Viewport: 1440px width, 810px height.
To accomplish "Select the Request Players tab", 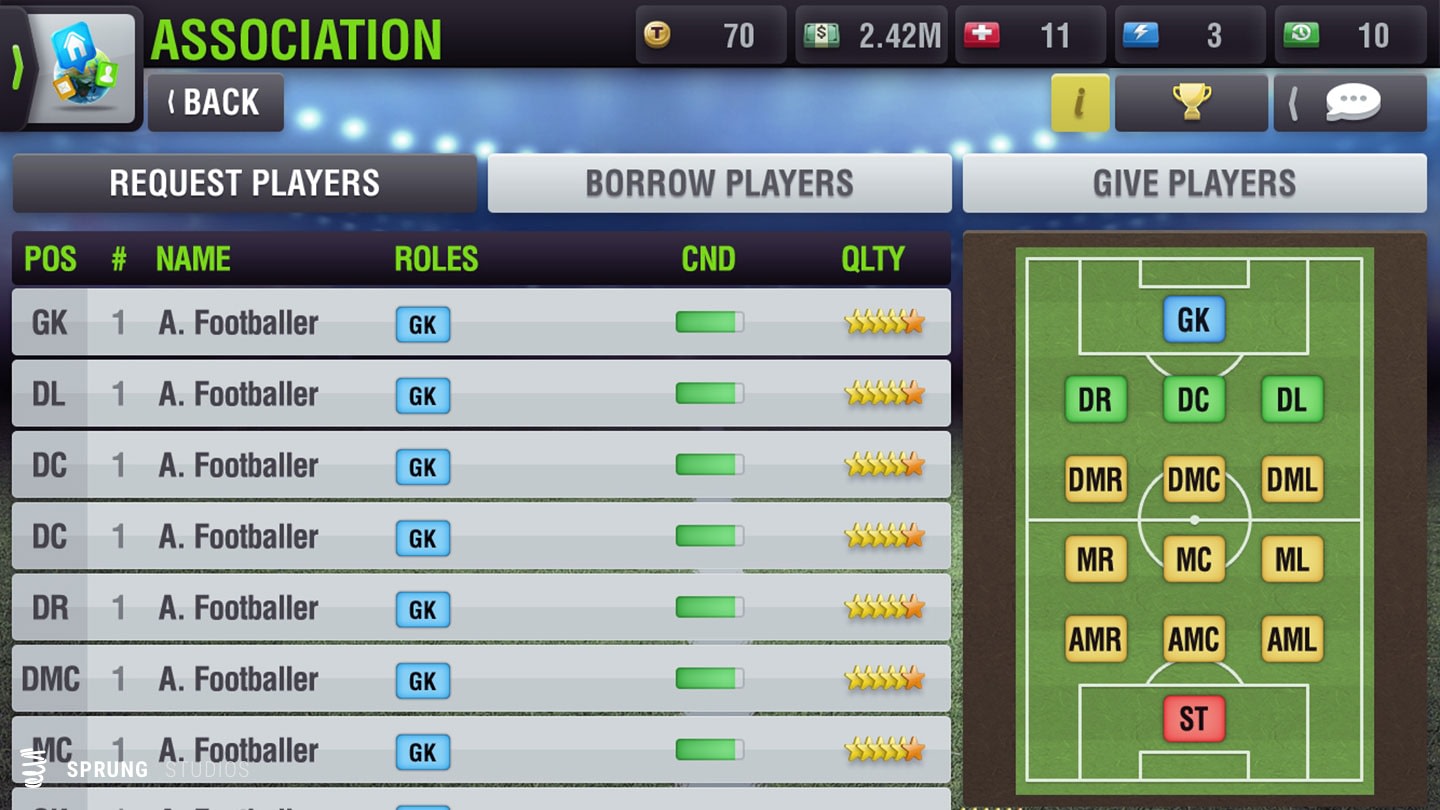I will [x=244, y=183].
